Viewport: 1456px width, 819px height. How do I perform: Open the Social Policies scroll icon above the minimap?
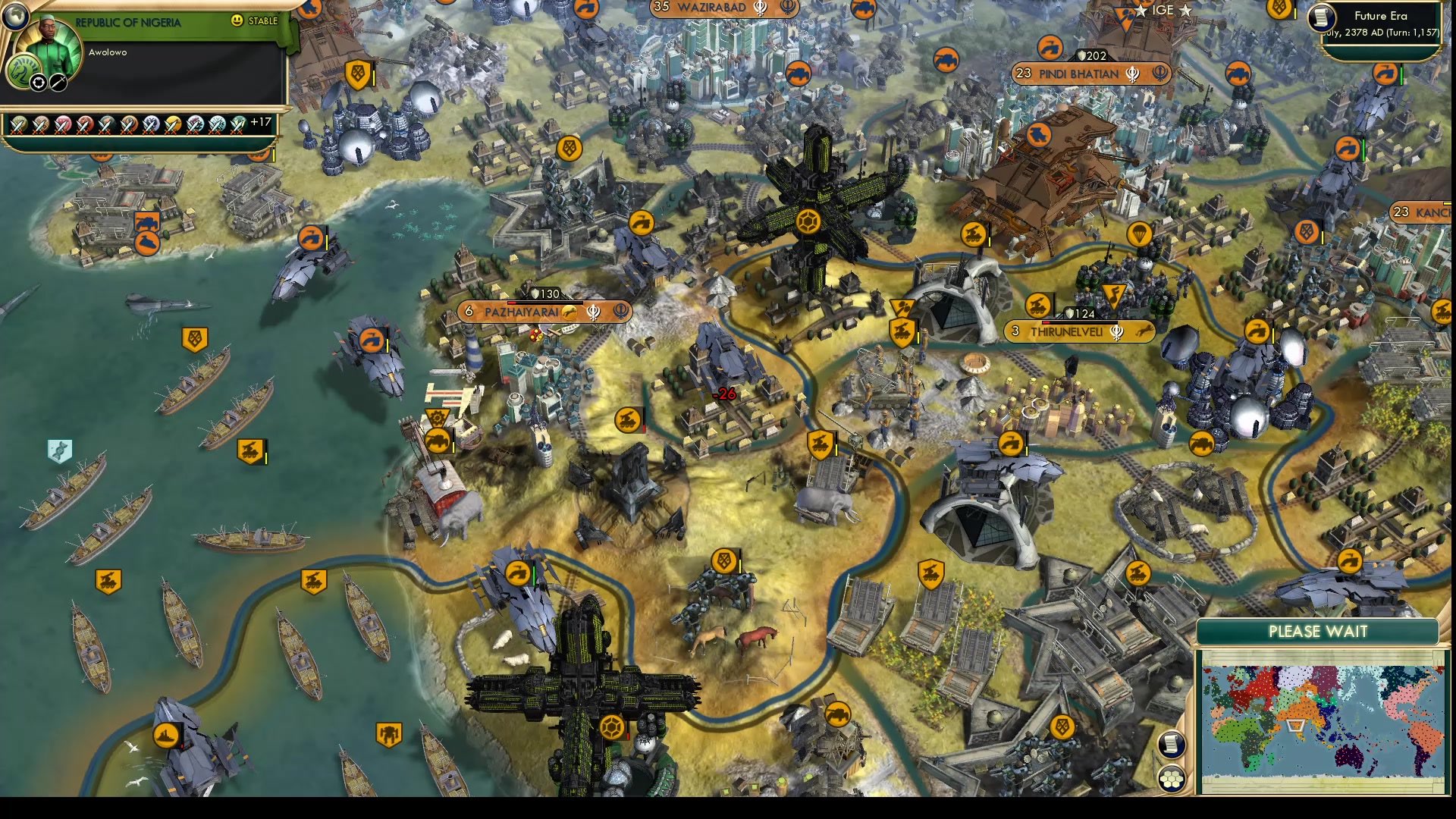tap(1172, 745)
